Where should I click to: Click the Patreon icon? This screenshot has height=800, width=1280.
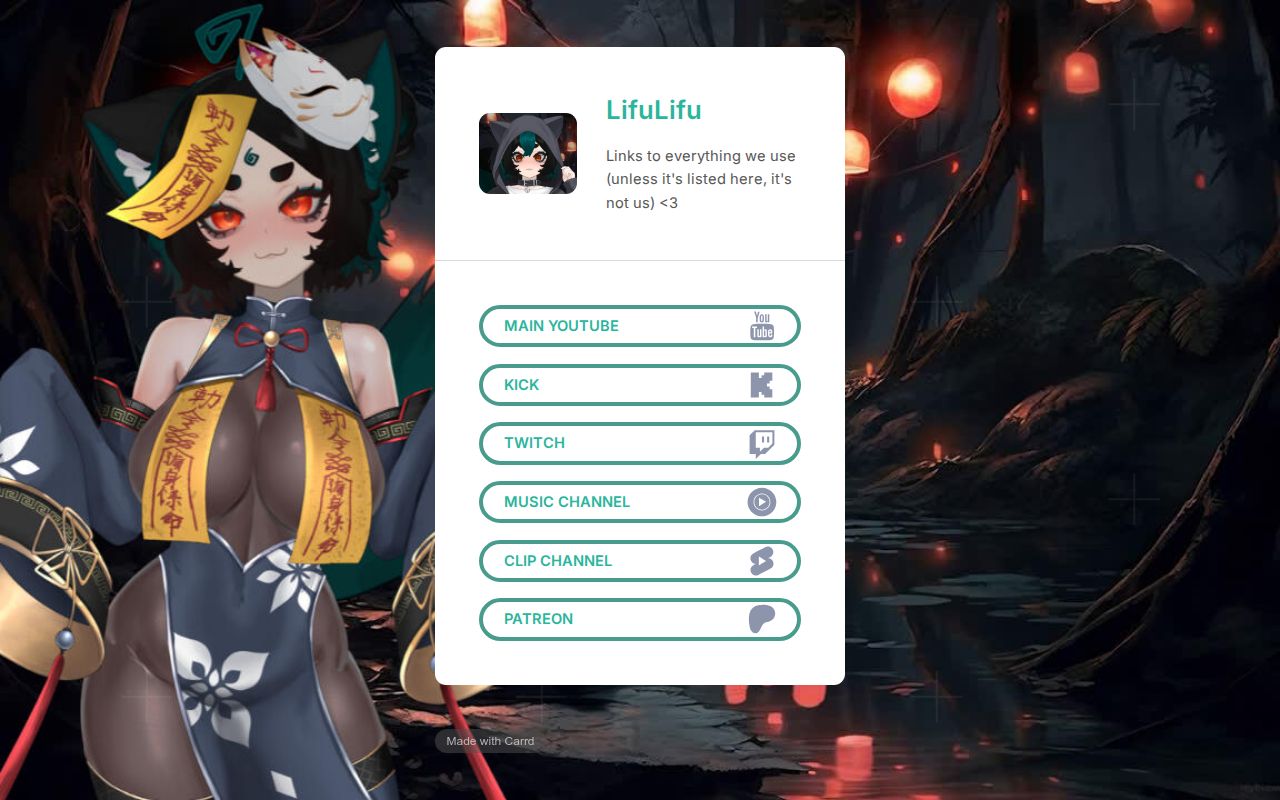(761, 619)
